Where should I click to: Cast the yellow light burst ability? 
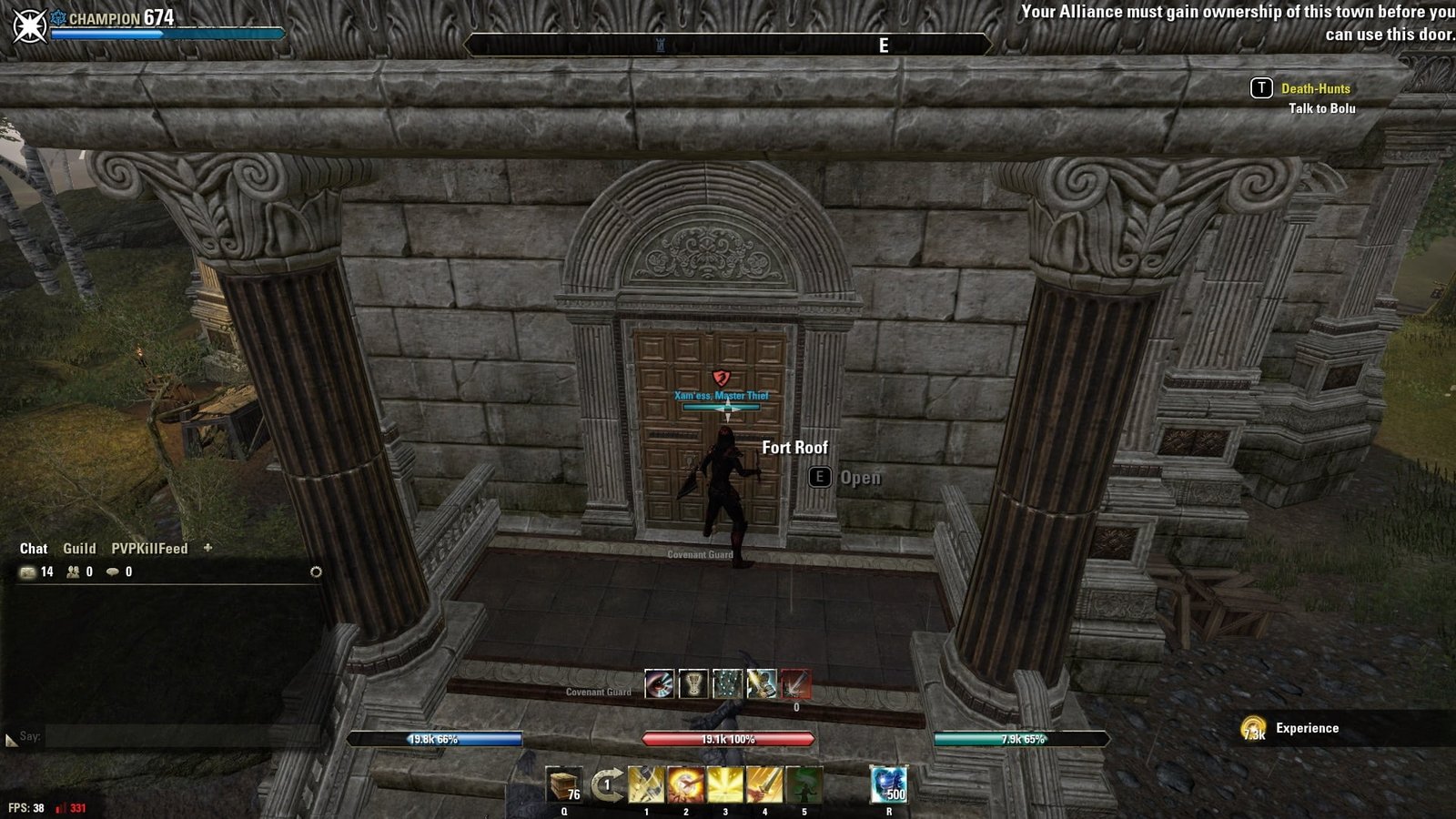[725, 784]
